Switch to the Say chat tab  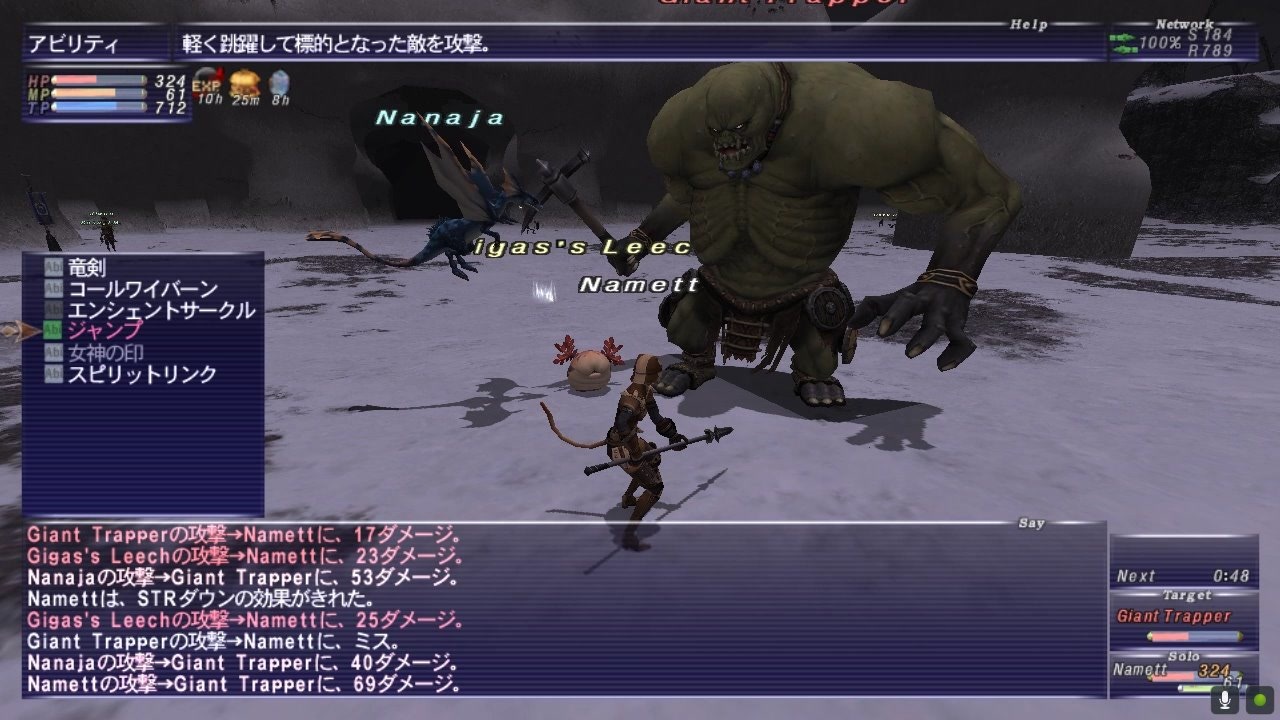pyautogui.click(x=1032, y=522)
